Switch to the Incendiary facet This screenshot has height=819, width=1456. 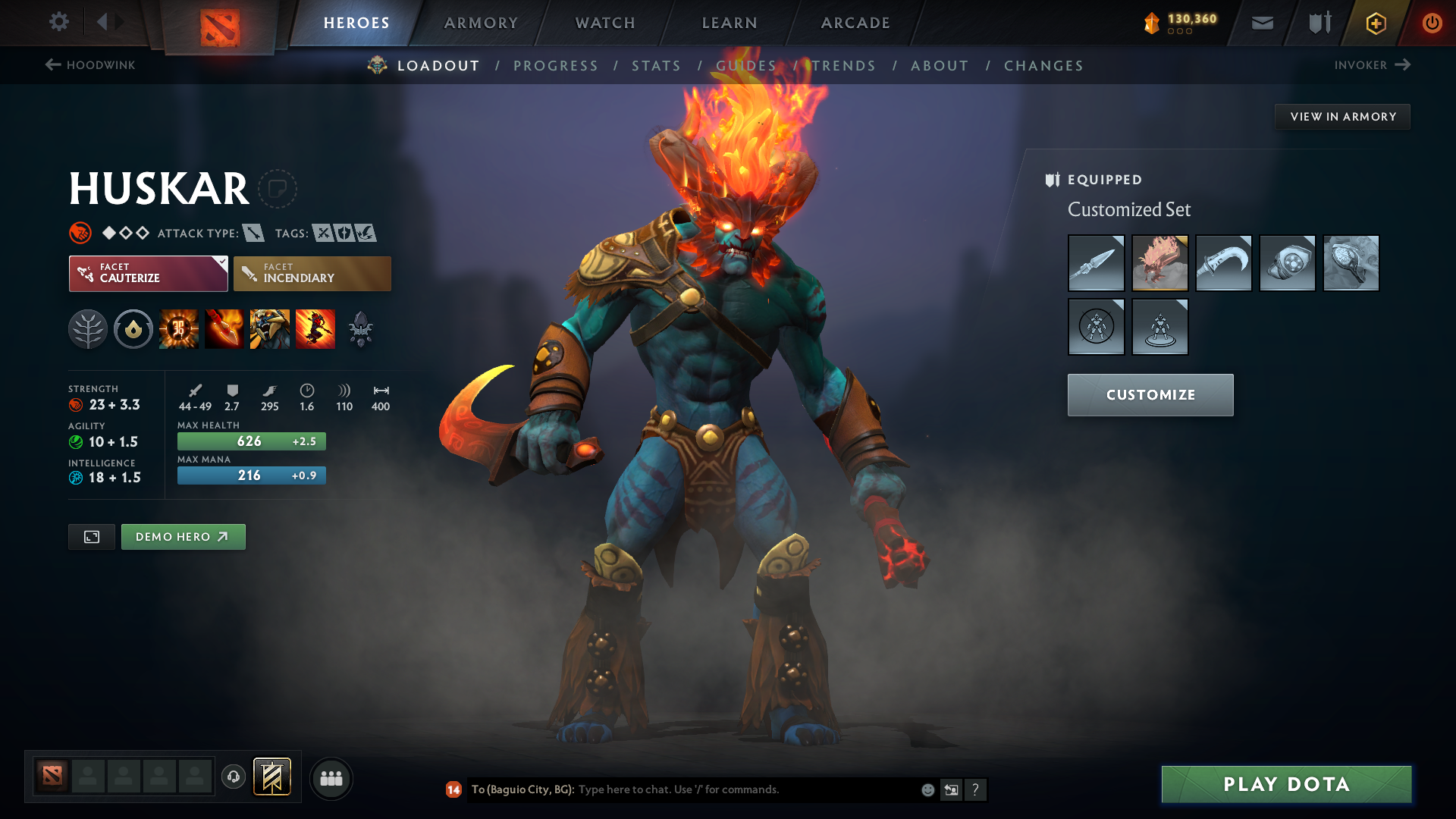[312, 274]
